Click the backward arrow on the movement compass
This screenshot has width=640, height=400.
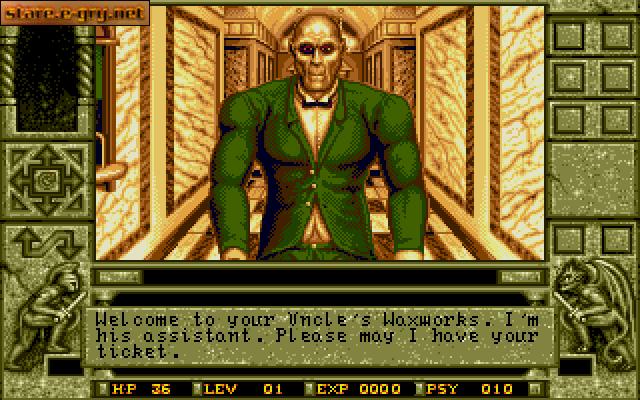coord(46,205)
